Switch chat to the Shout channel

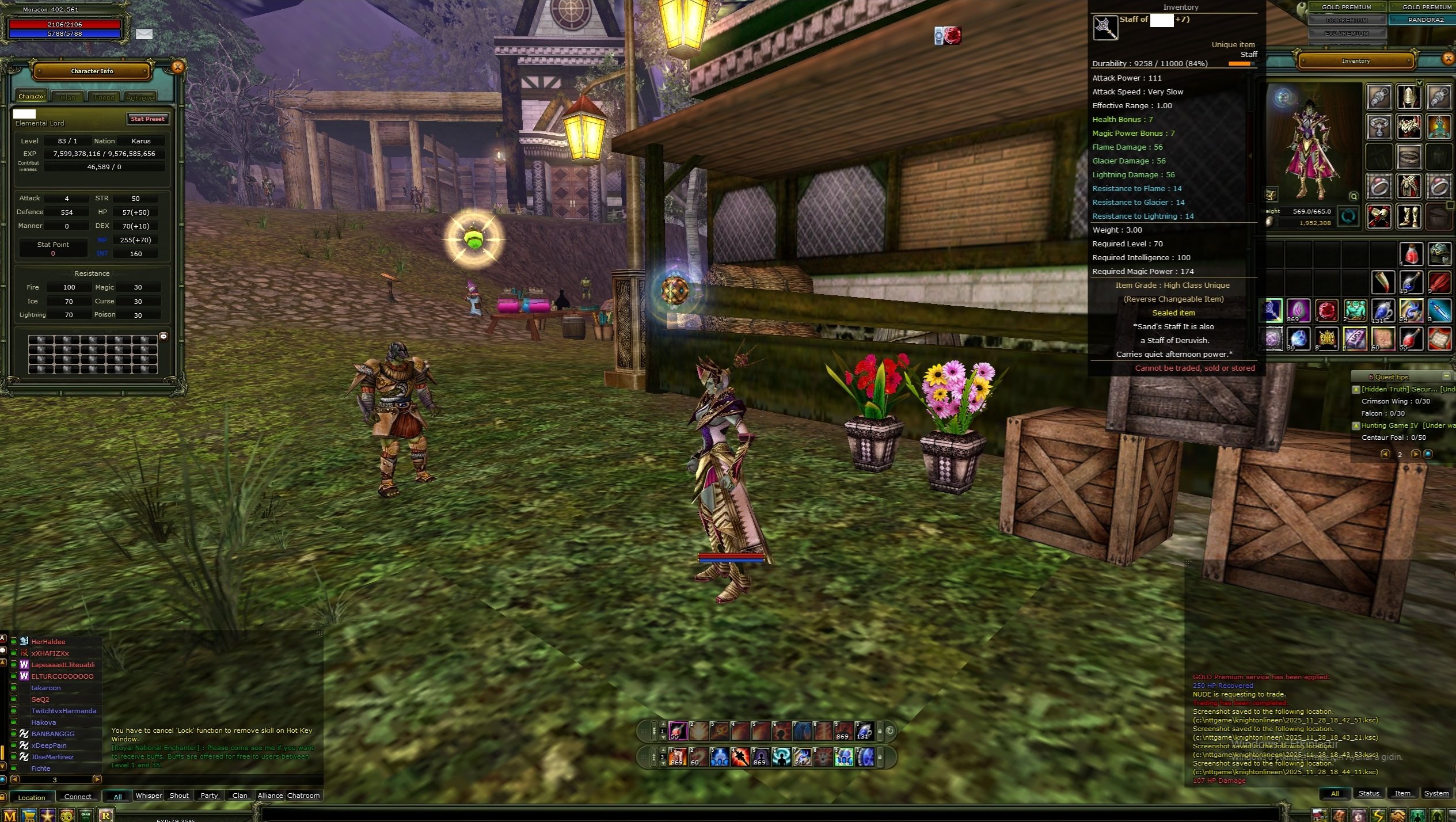(179, 796)
